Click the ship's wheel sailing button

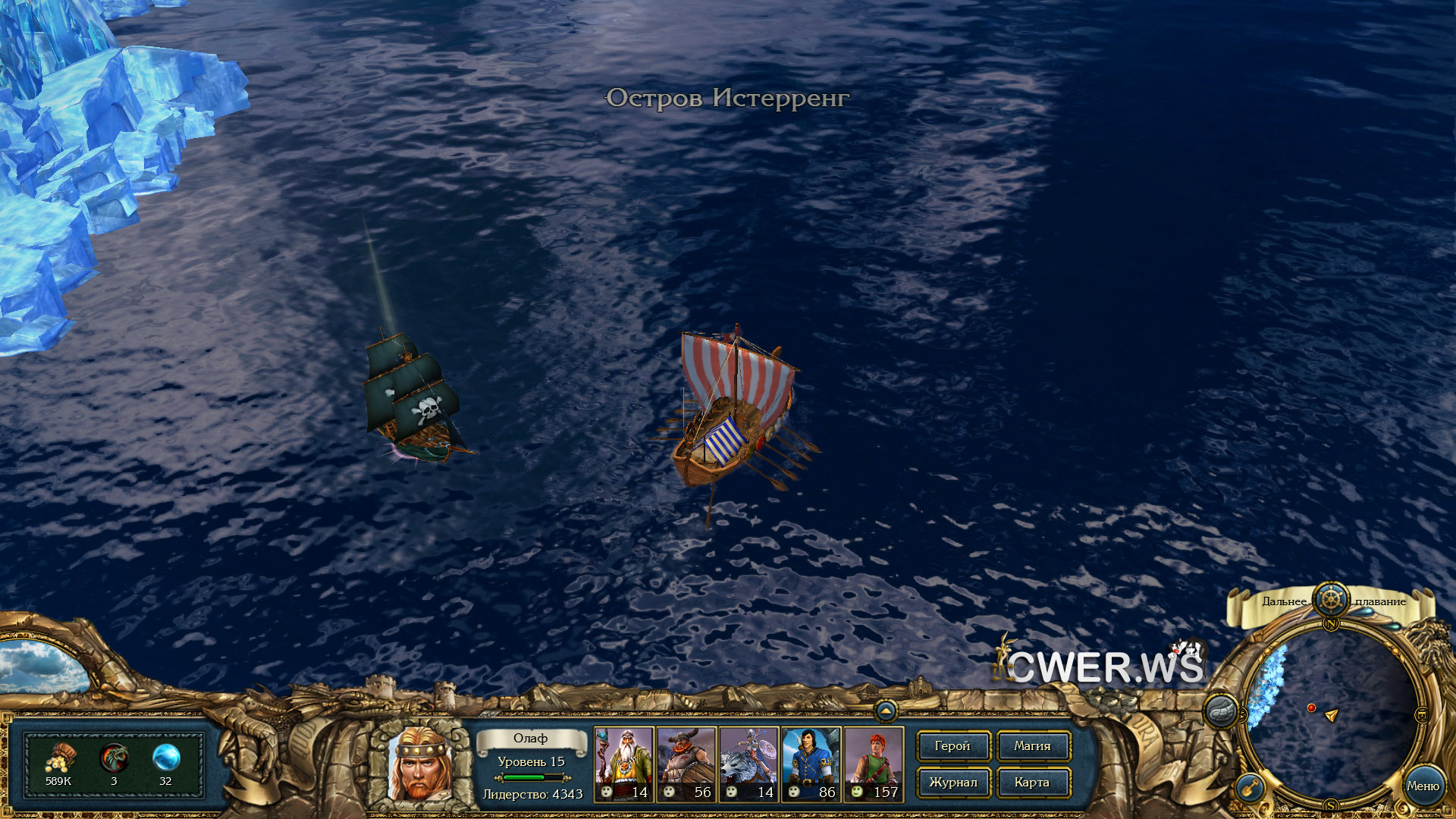click(x=1331, y=599)
